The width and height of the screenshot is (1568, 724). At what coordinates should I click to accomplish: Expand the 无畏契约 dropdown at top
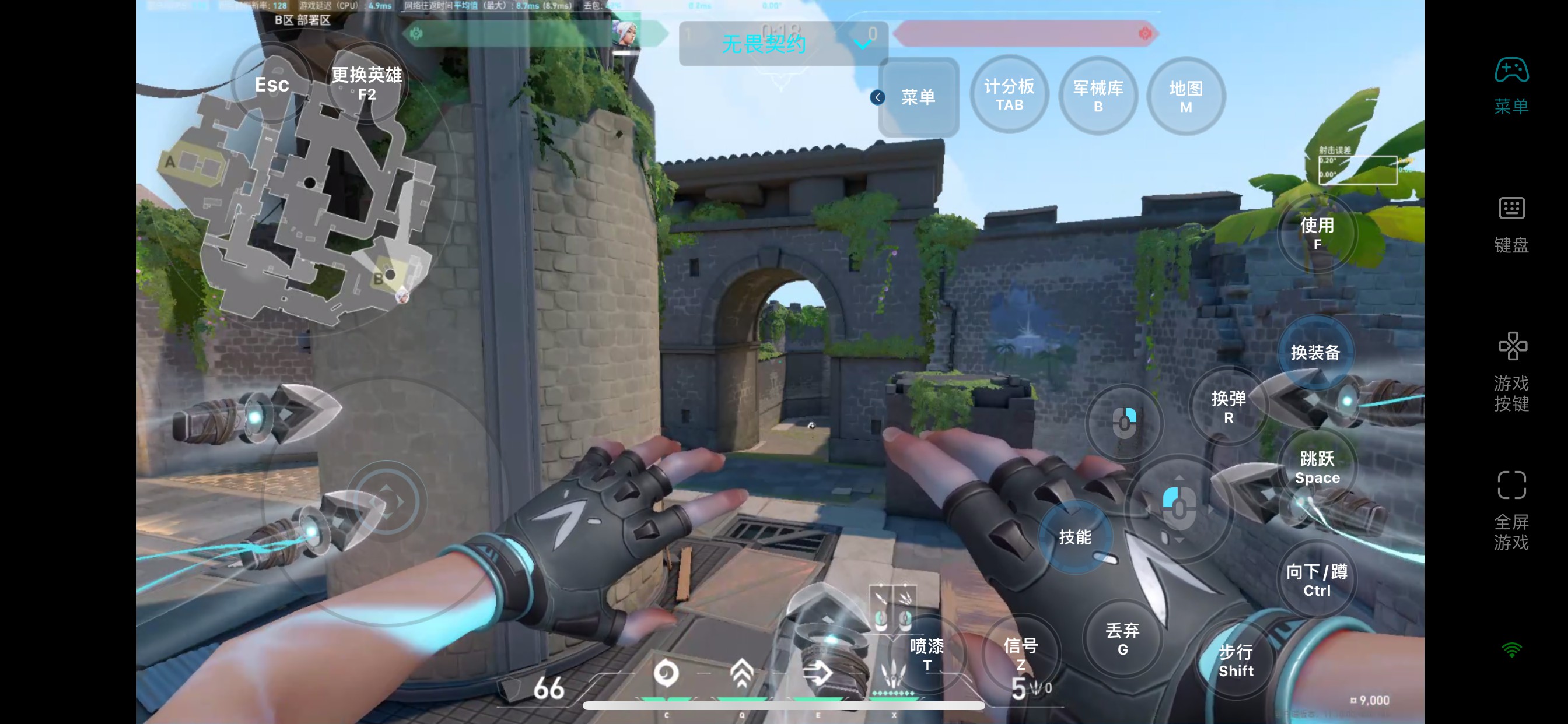(863, 44)
